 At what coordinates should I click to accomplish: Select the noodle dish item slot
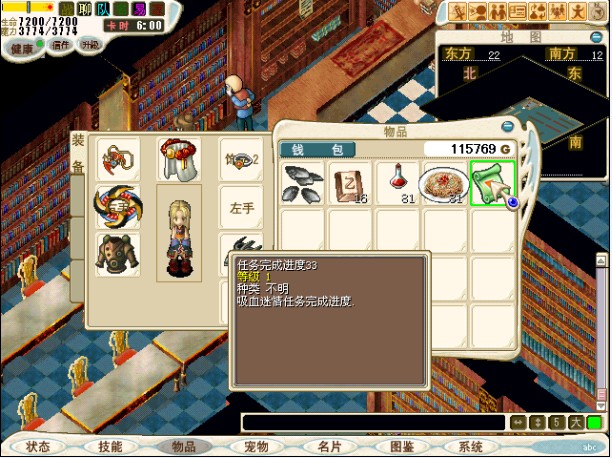(x=444, y=184)
